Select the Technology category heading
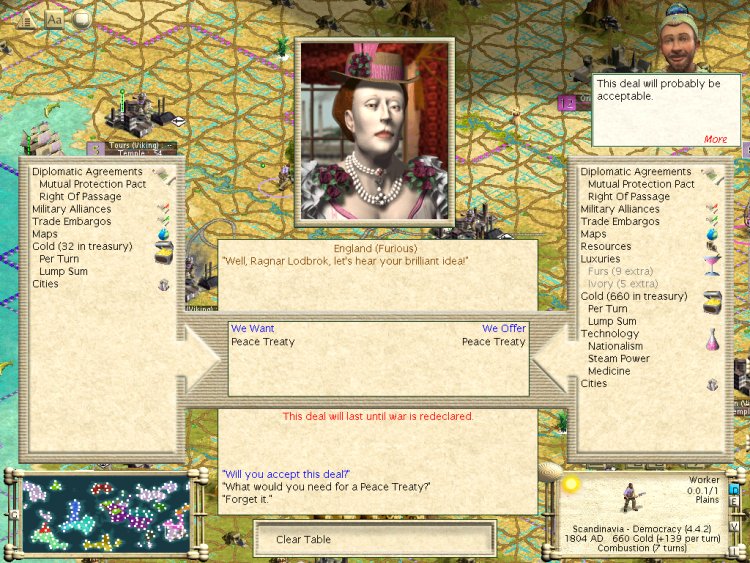Screen dimensions: 750x563 click(x=609, y=334)
